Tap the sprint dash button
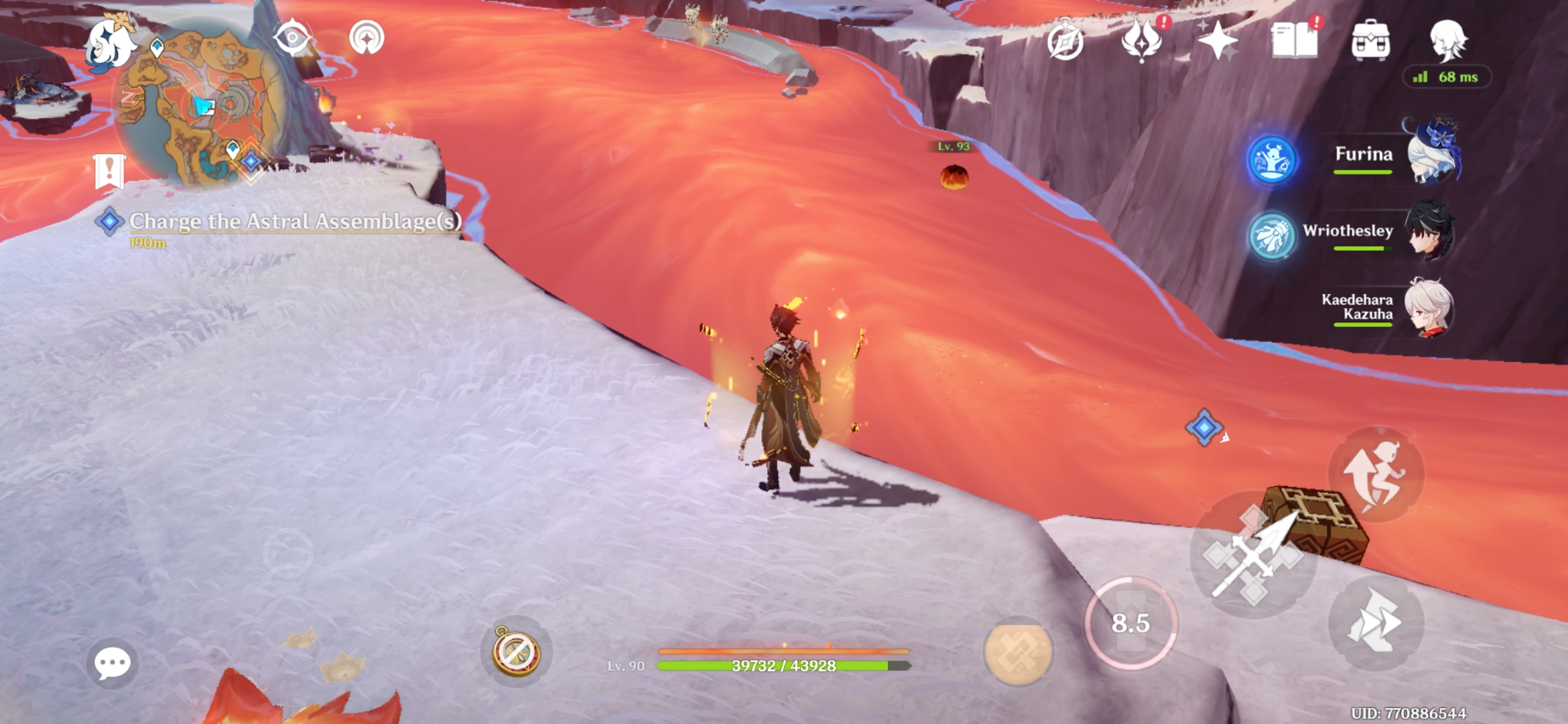Viewport: 1568px width, 724px height. point(1376,622)
